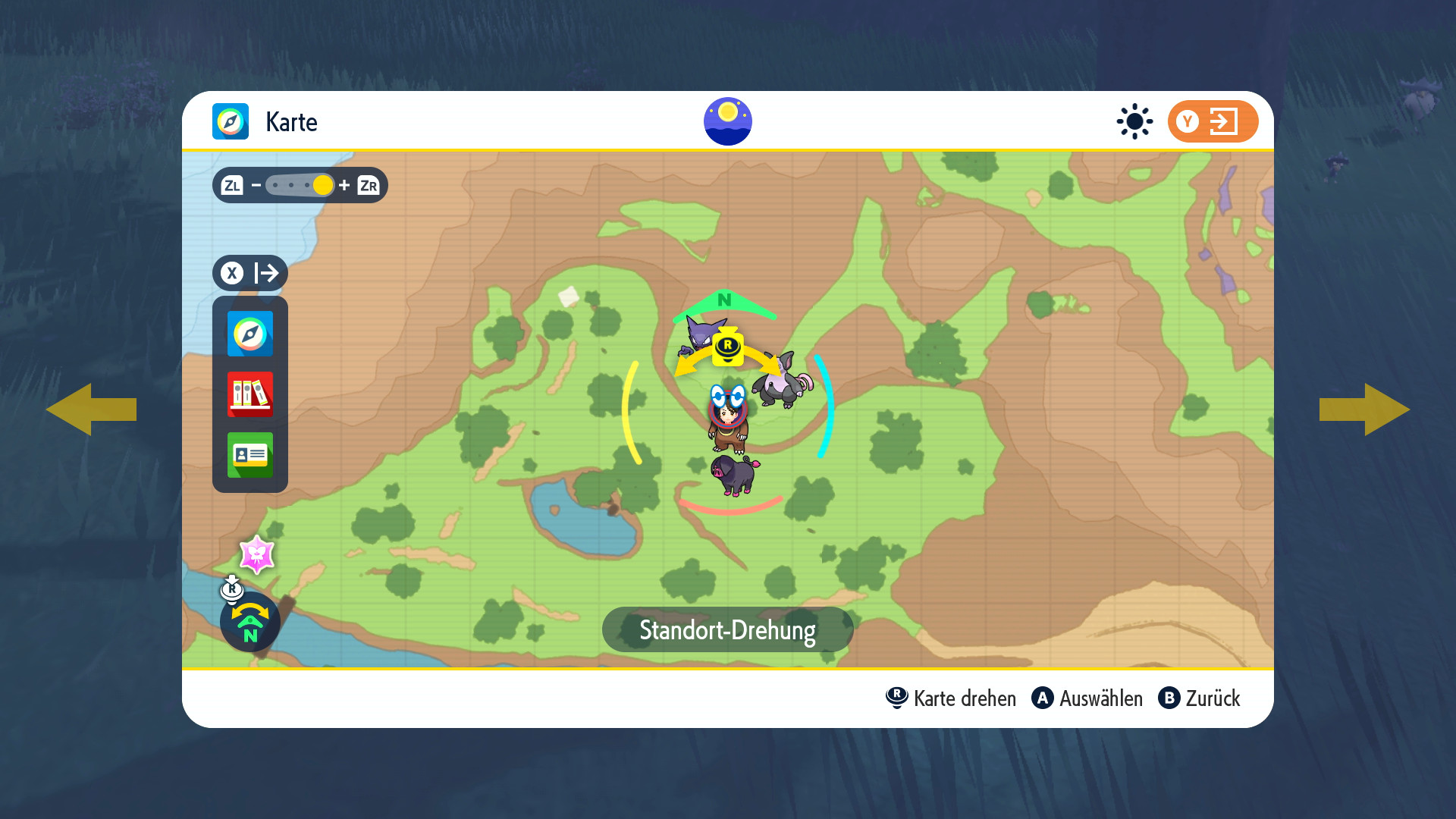Screen dimensions: 1456x819
Task: Toggle the sun brightness icon
Action: click(1134, 121)
